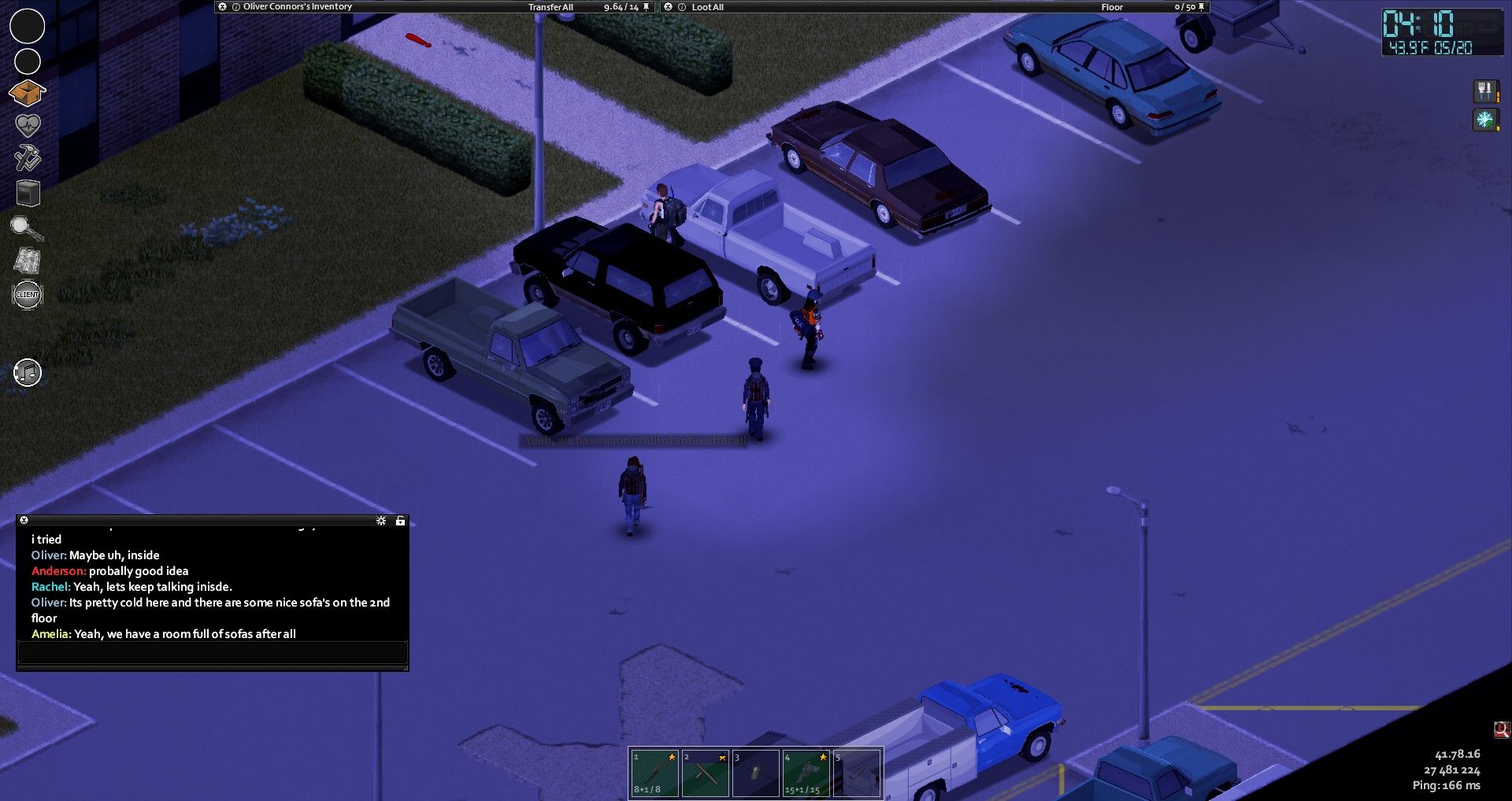Screen dimensions: 1512x801
Task: Click the cold snowflake moodle icon
Action: click(x=1484, y=120)
